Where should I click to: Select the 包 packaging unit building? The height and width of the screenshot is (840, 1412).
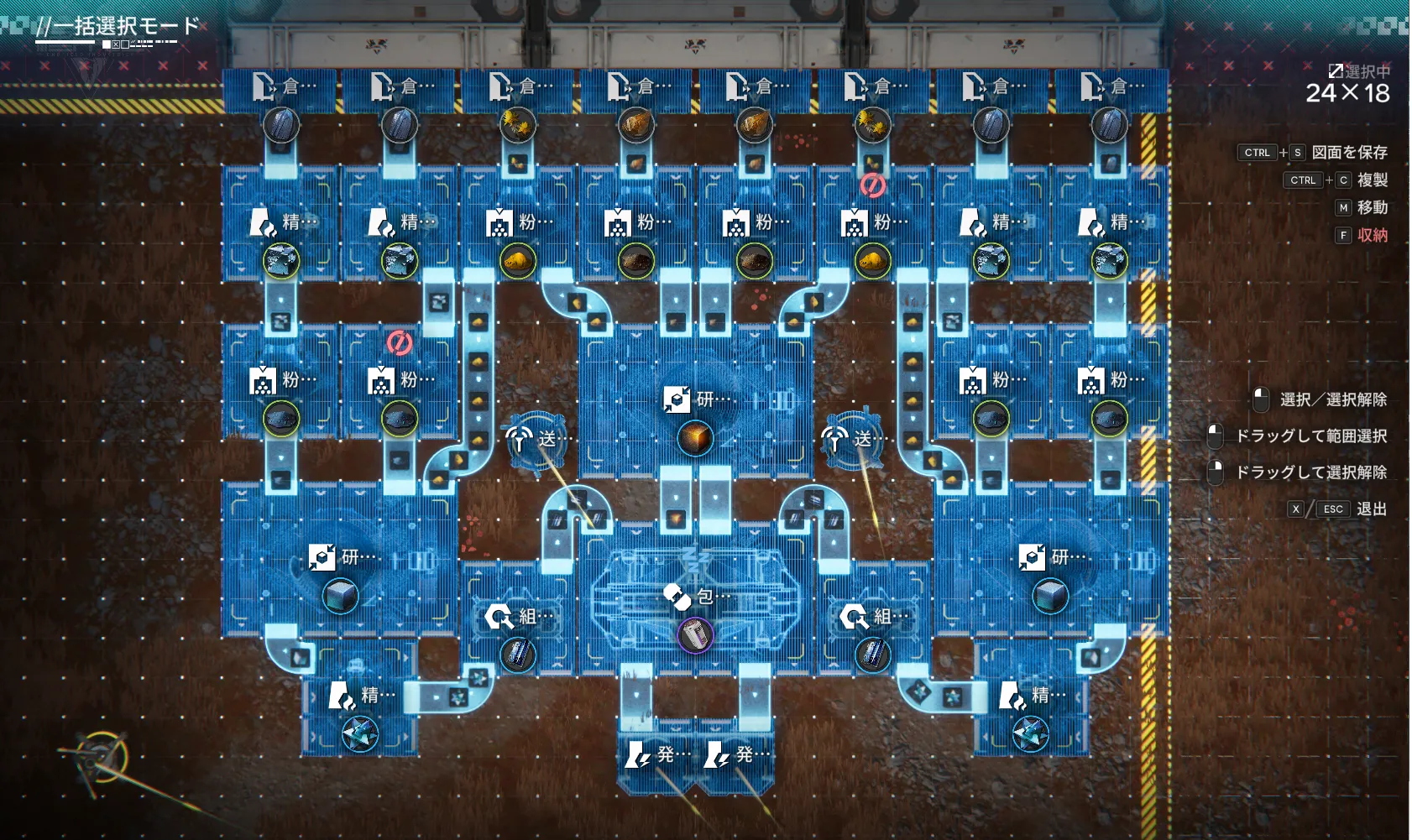(695, 597)
